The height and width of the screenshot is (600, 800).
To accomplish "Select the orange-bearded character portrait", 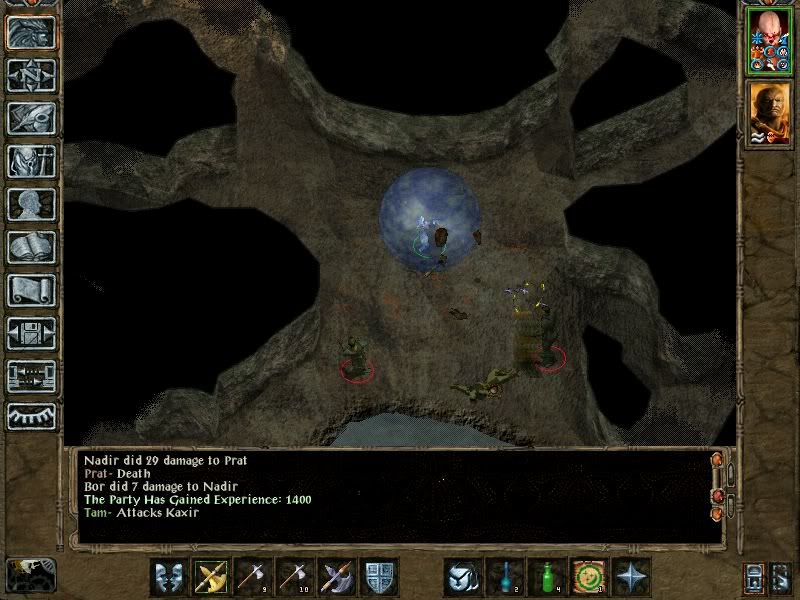I will [767, 111].
